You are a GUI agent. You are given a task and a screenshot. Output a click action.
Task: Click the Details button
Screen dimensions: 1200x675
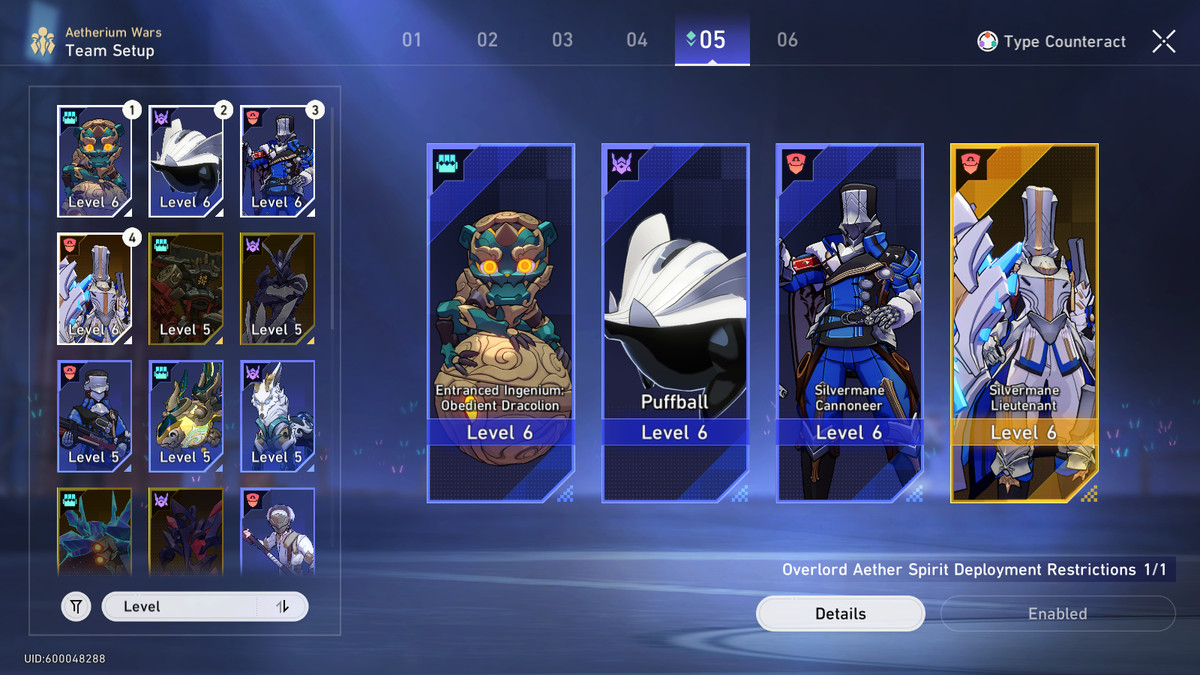(840, 614)
